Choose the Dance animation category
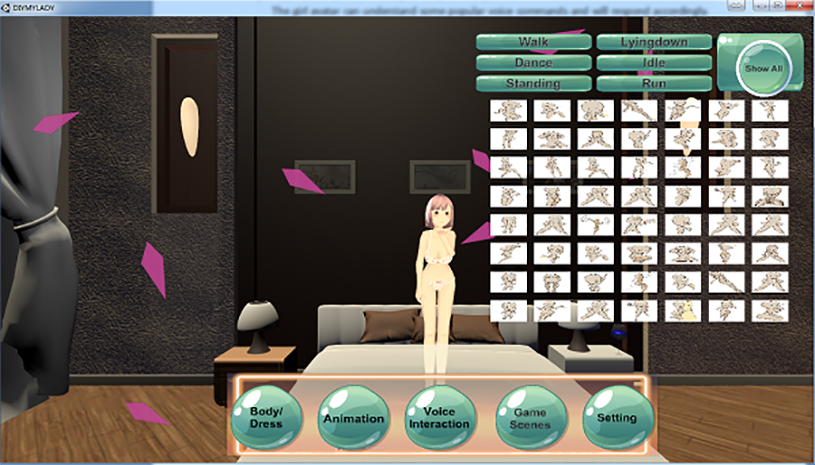 (x=532, y=62)
